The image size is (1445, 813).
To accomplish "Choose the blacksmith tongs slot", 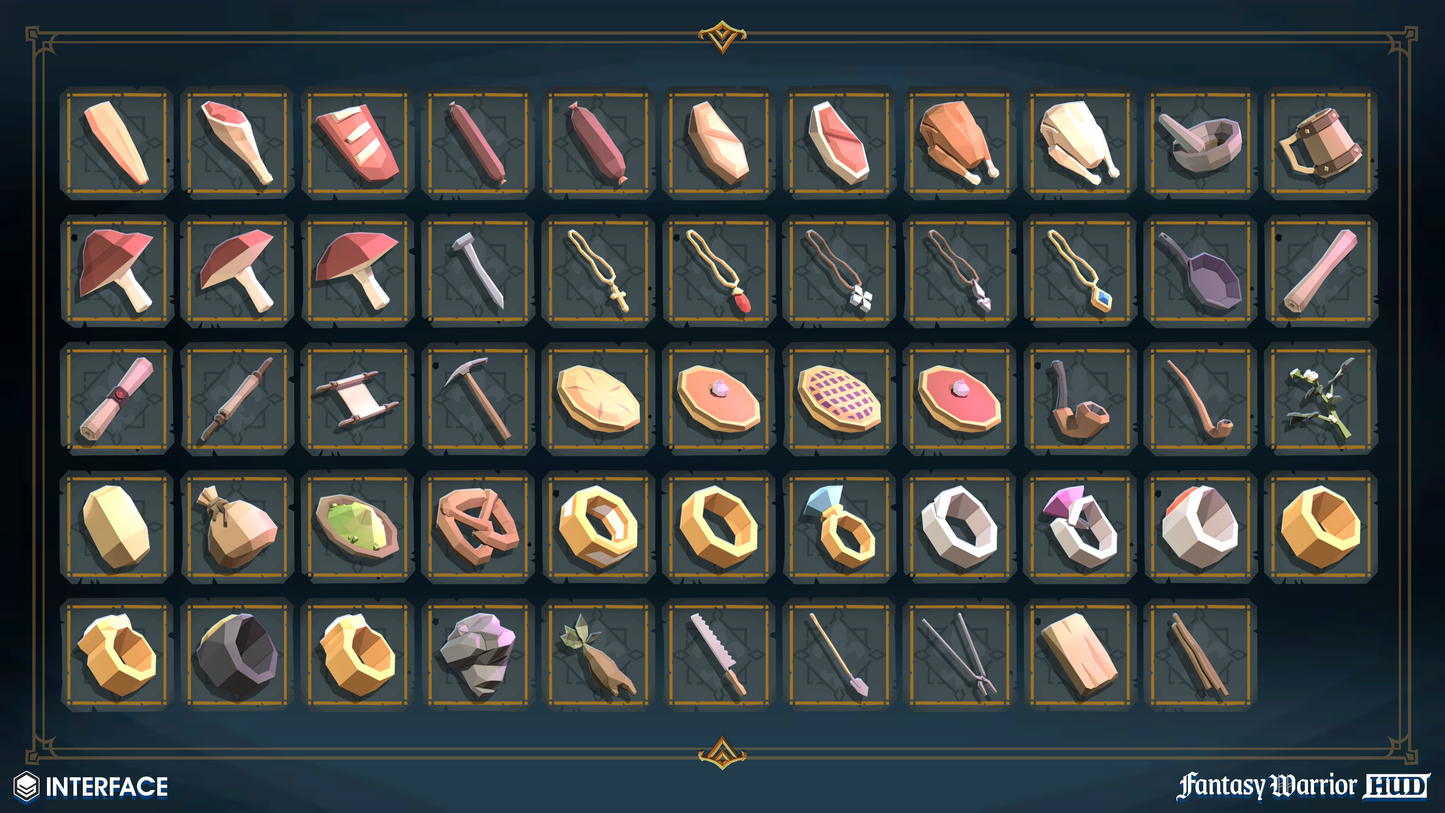I will pyautogui.click(x=959, y=654).
